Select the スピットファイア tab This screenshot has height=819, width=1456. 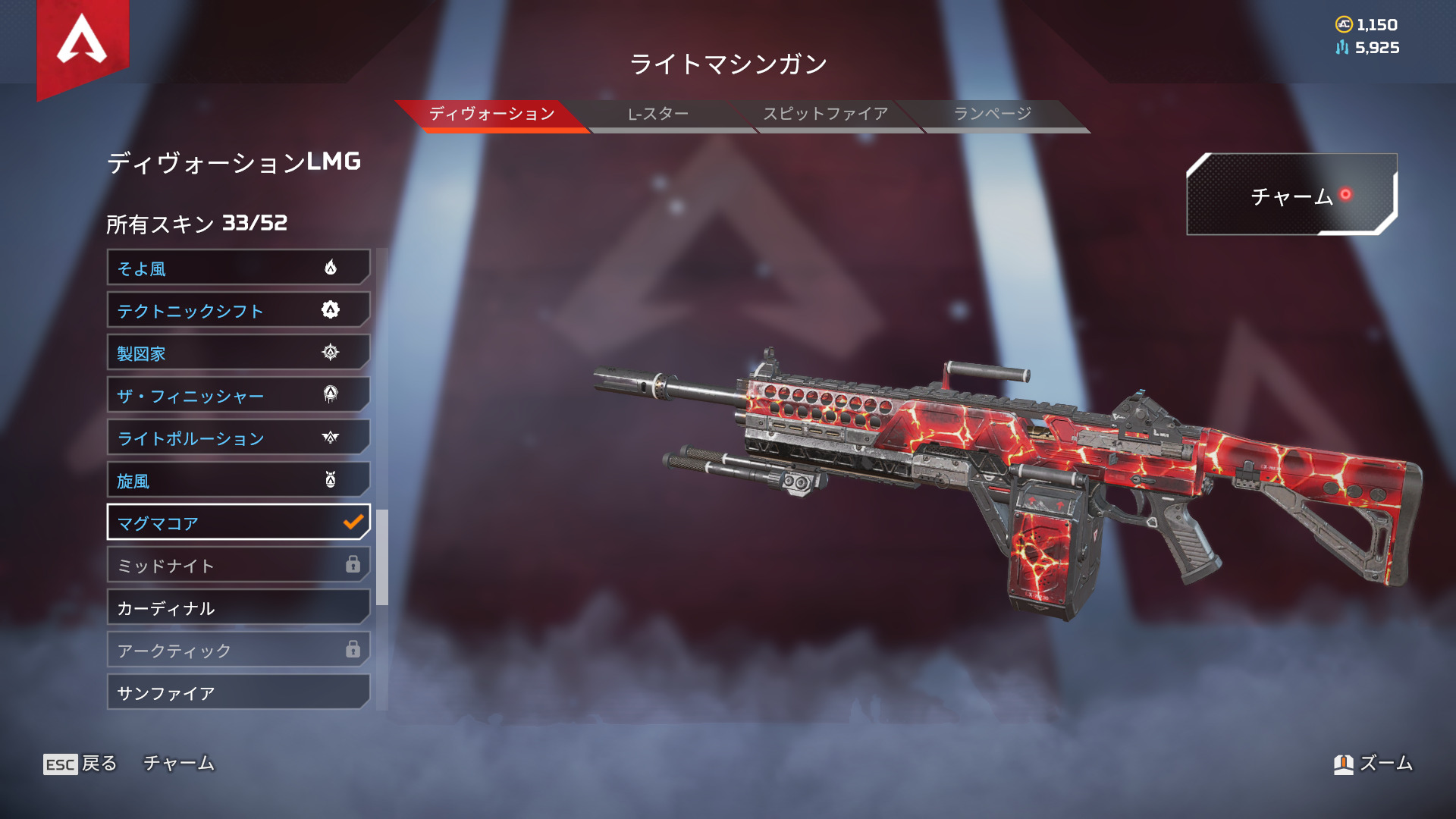coord(825,115)
